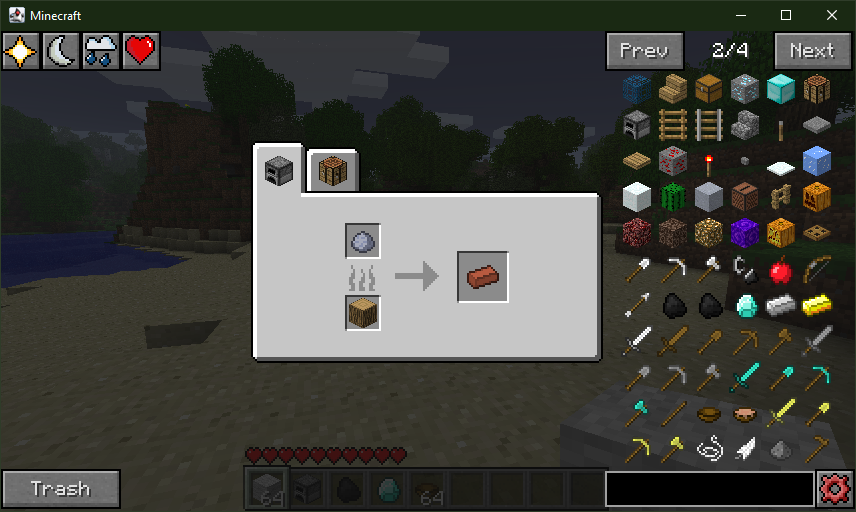Image resolution: width=856 pixels, height=512 pixels.
Task: Select the stone stack in the hotbar
Action: click(x=266, y=489)
